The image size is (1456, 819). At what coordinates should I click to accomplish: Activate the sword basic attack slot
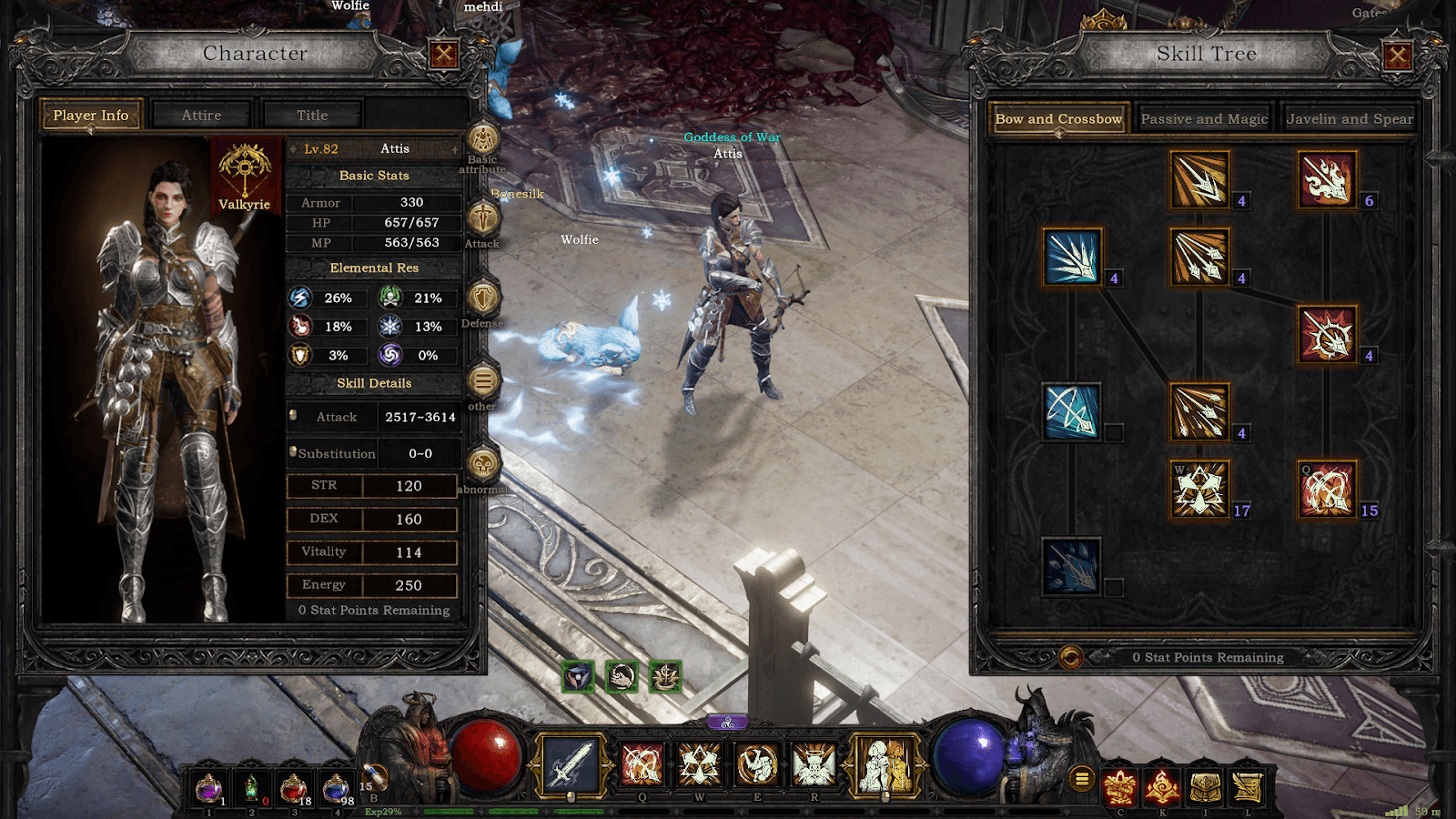[x=571, y=764]
